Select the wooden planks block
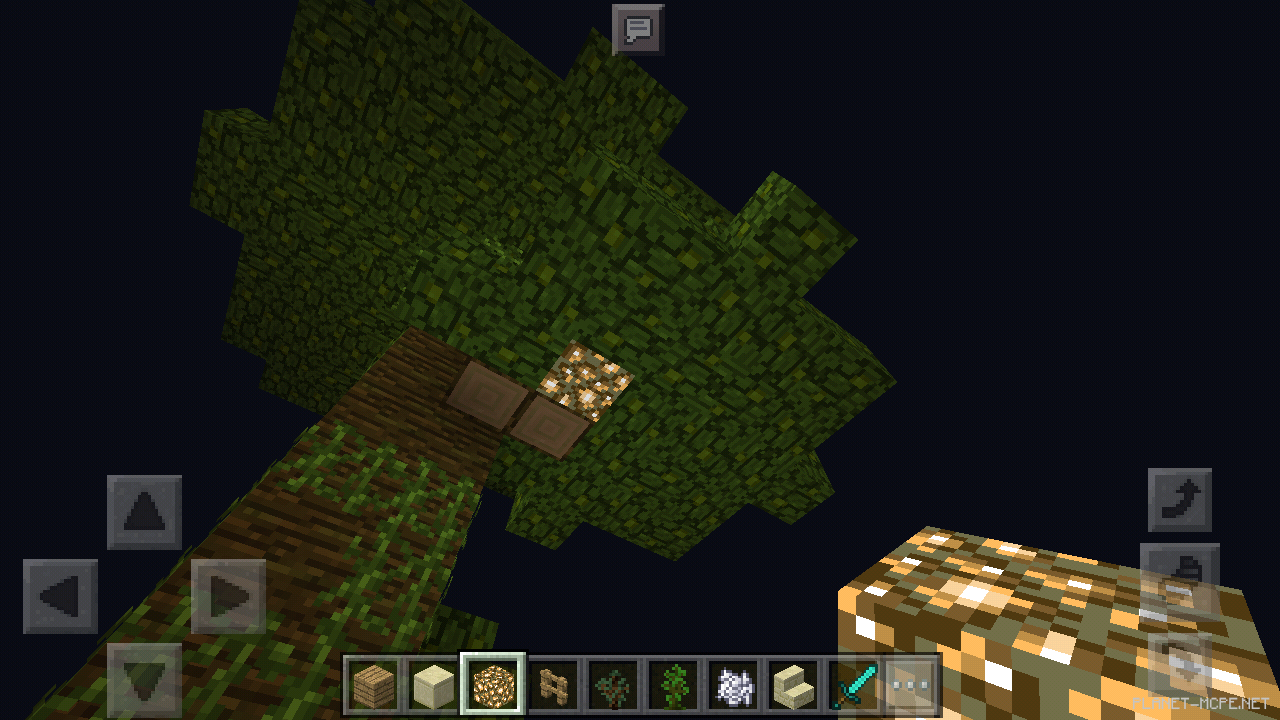Screen dimensions: 1280x720 click(x=375, y=684)
